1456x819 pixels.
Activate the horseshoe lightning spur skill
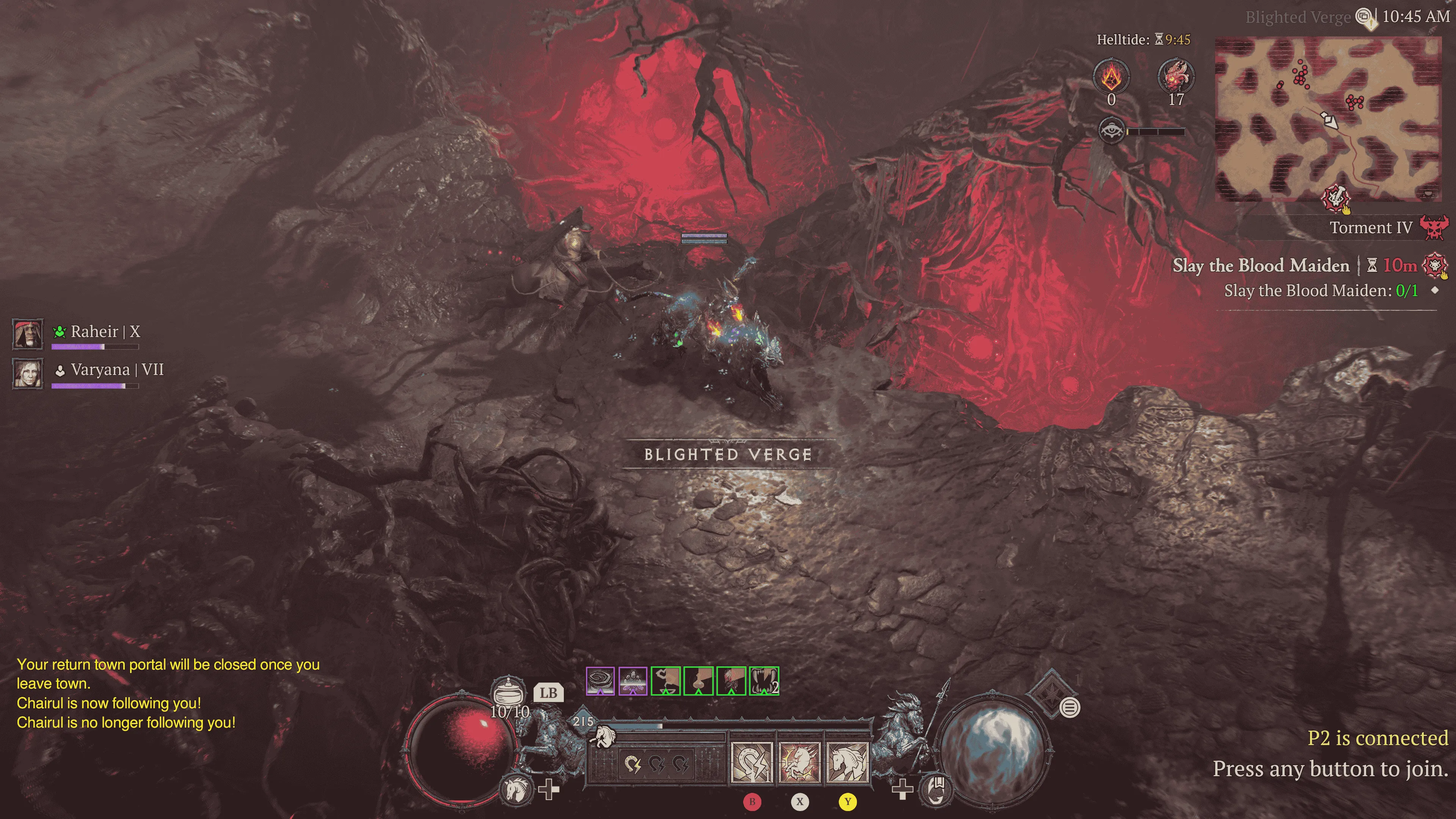coord(751,763)
